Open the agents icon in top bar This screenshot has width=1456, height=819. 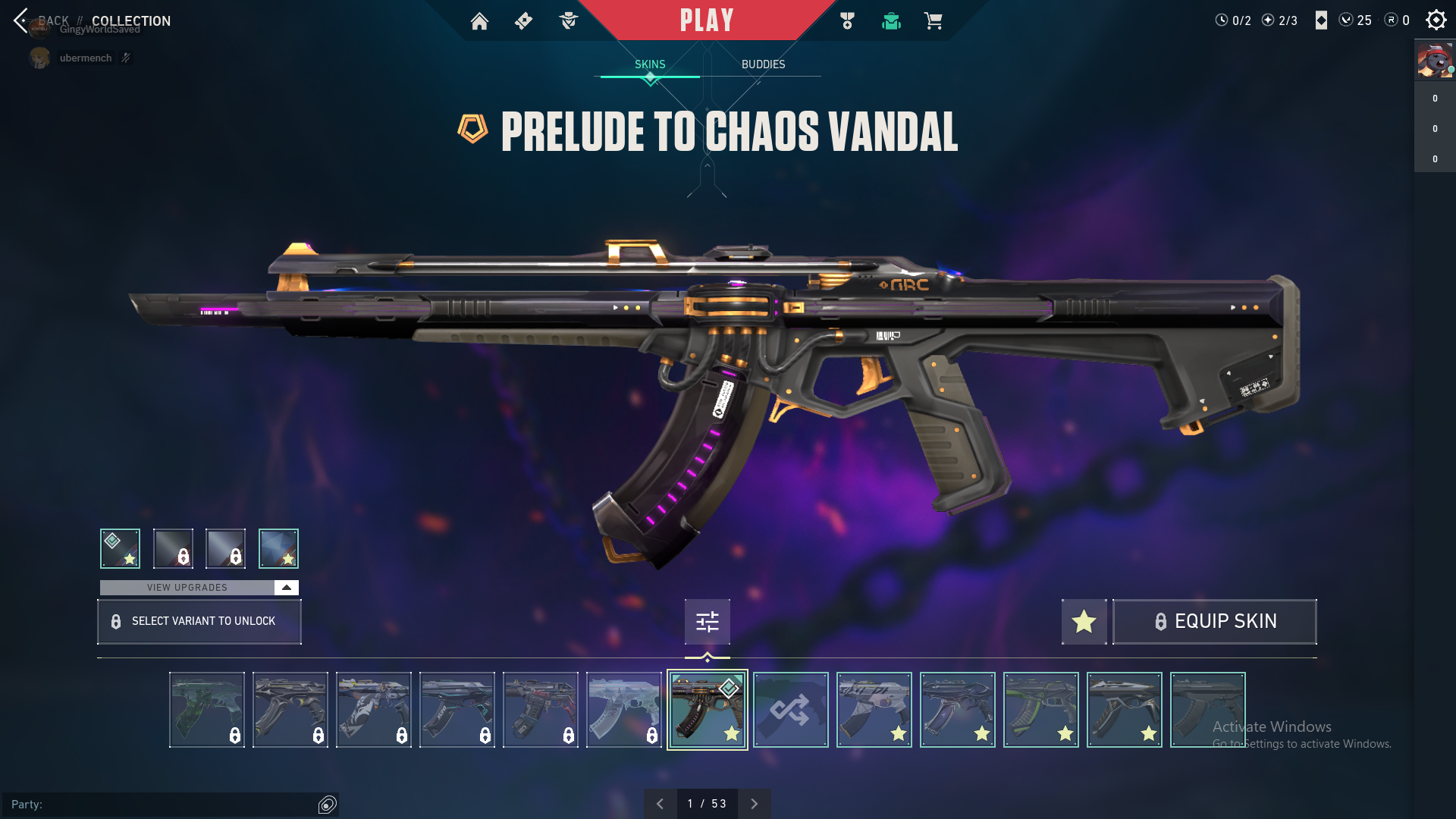[568, 21]
